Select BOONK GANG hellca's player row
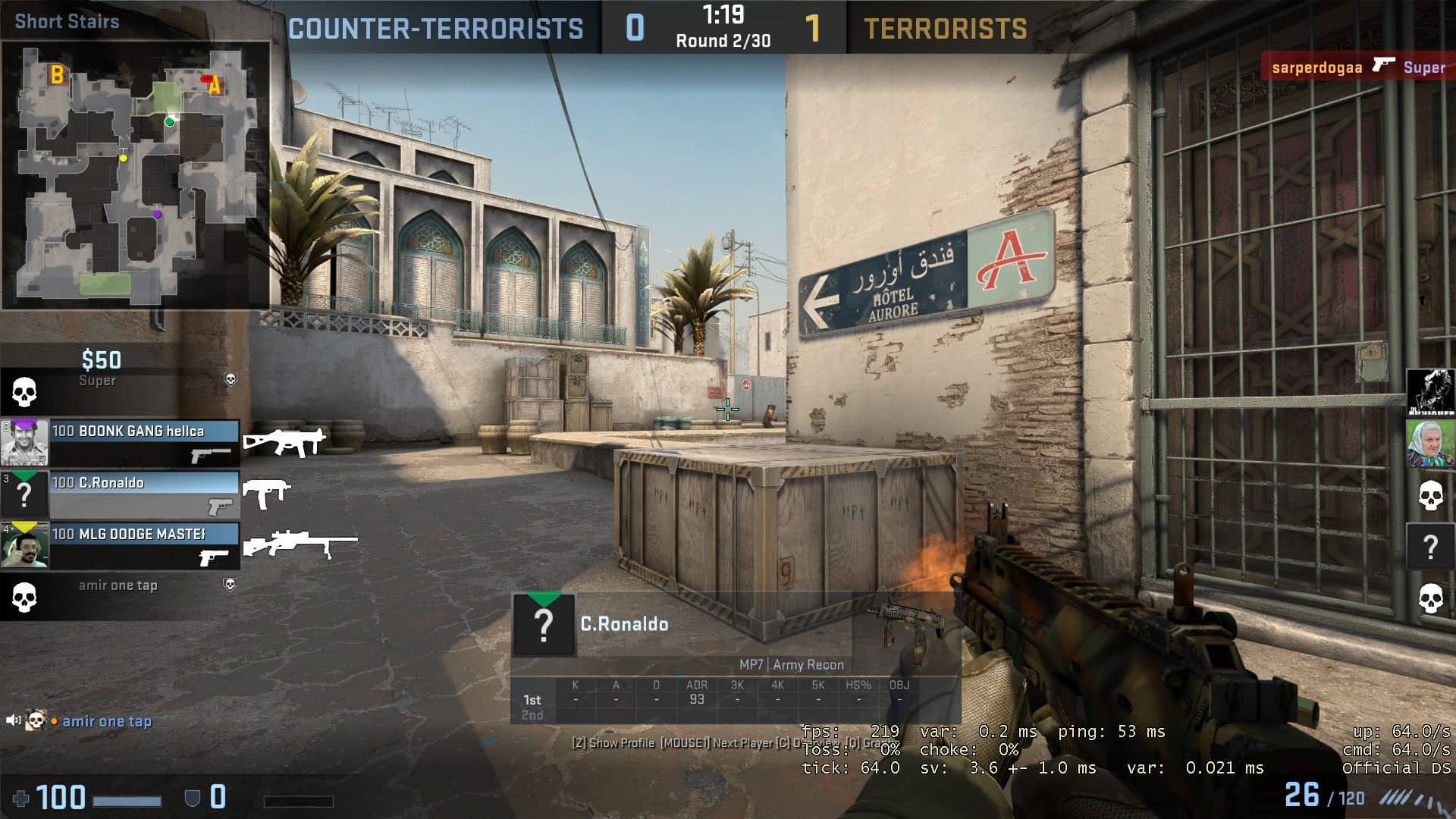The width and height of the screenshot is (1456, 819). (121, 443)
